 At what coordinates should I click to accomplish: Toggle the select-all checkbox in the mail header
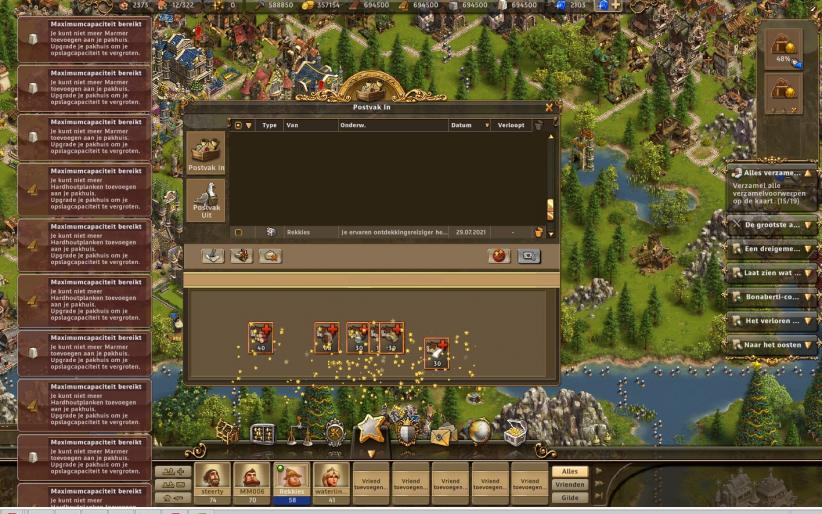[237, 126]
